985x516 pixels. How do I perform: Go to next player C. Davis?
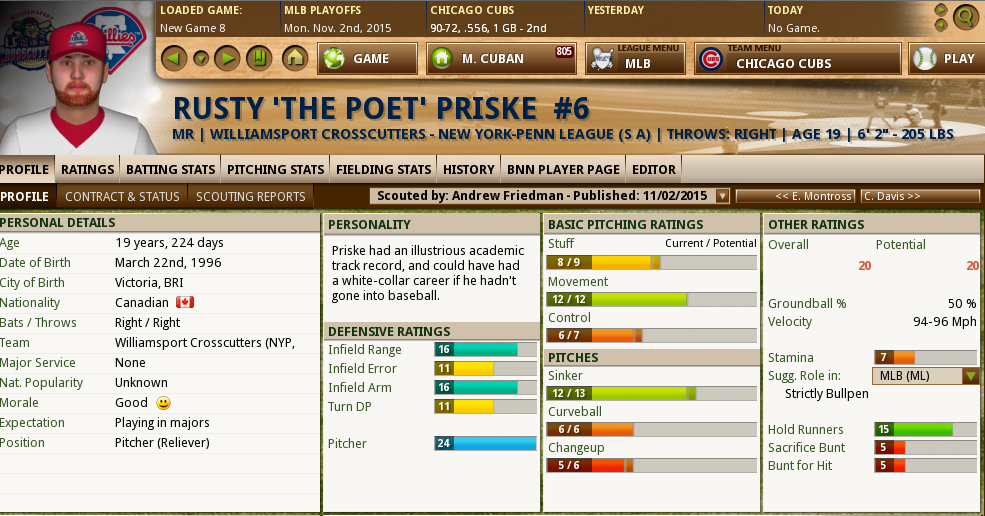pyautogui.click(x=919, y=196)
